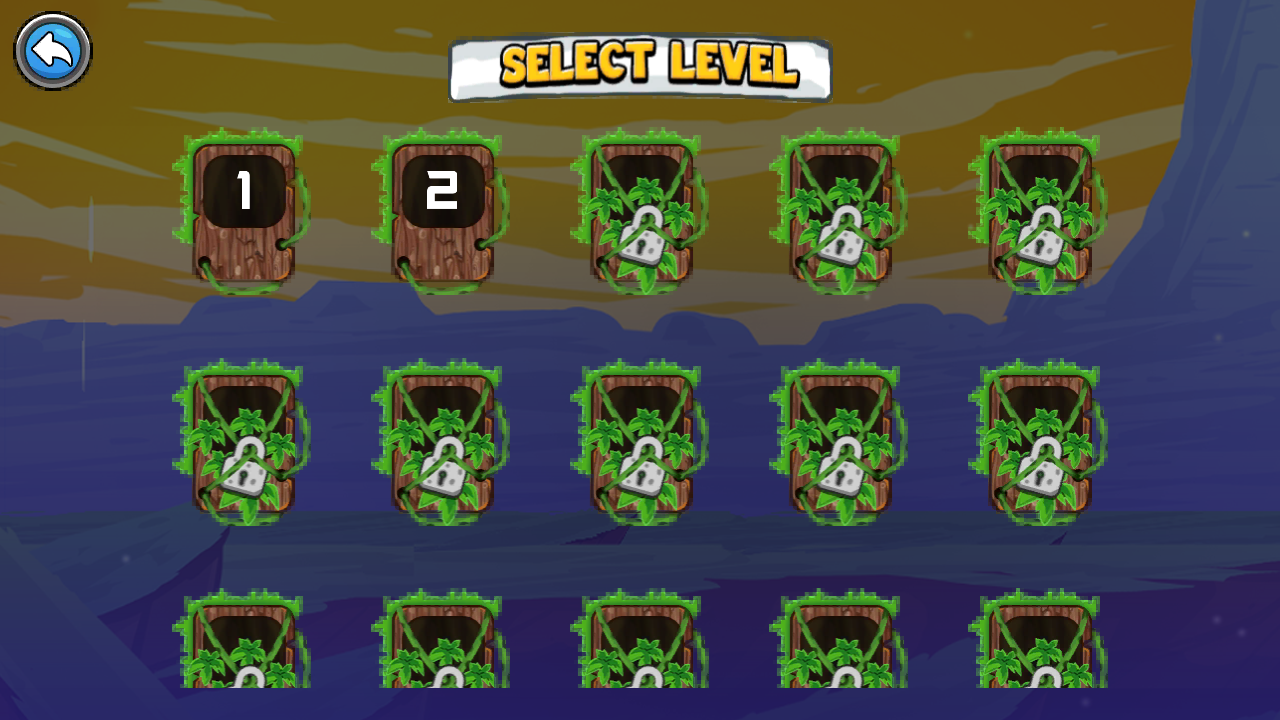Screen dimensions: 1280x720
Task: Click the padlock icon on level 4
Action: pos(841,235)
